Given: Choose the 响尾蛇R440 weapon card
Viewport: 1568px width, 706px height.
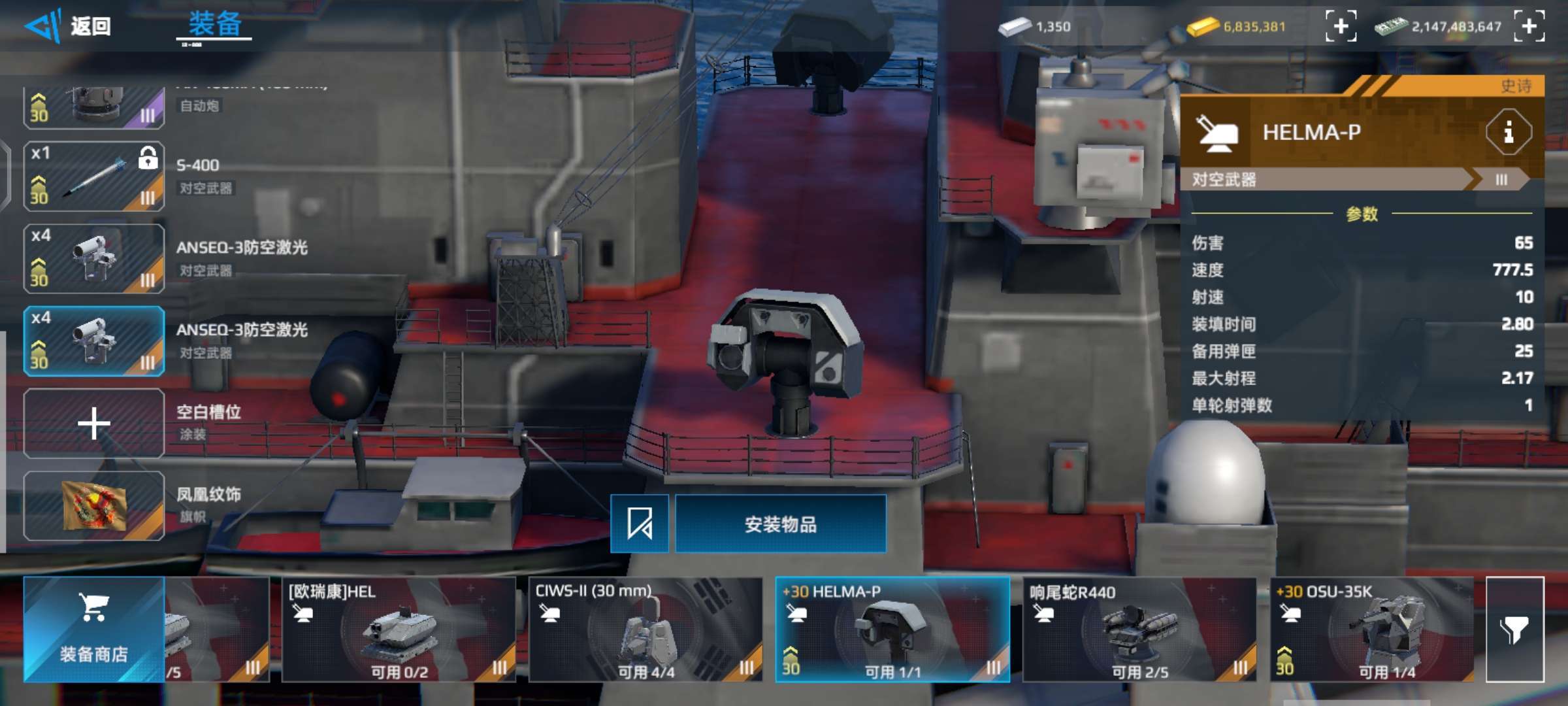Looking at the screenshot, I should (1139, 629).
